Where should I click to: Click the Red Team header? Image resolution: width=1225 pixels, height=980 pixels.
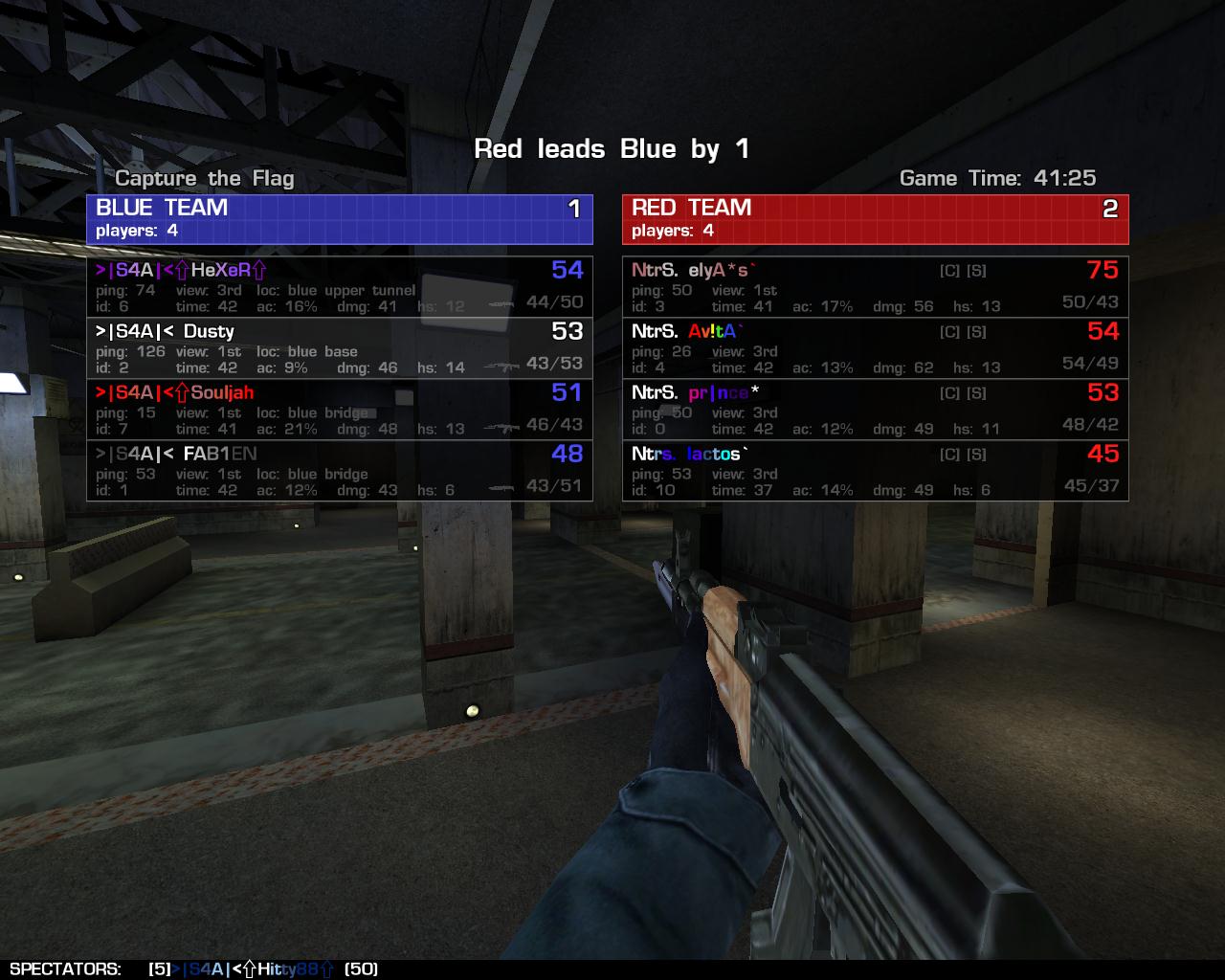tap(875, 219)
